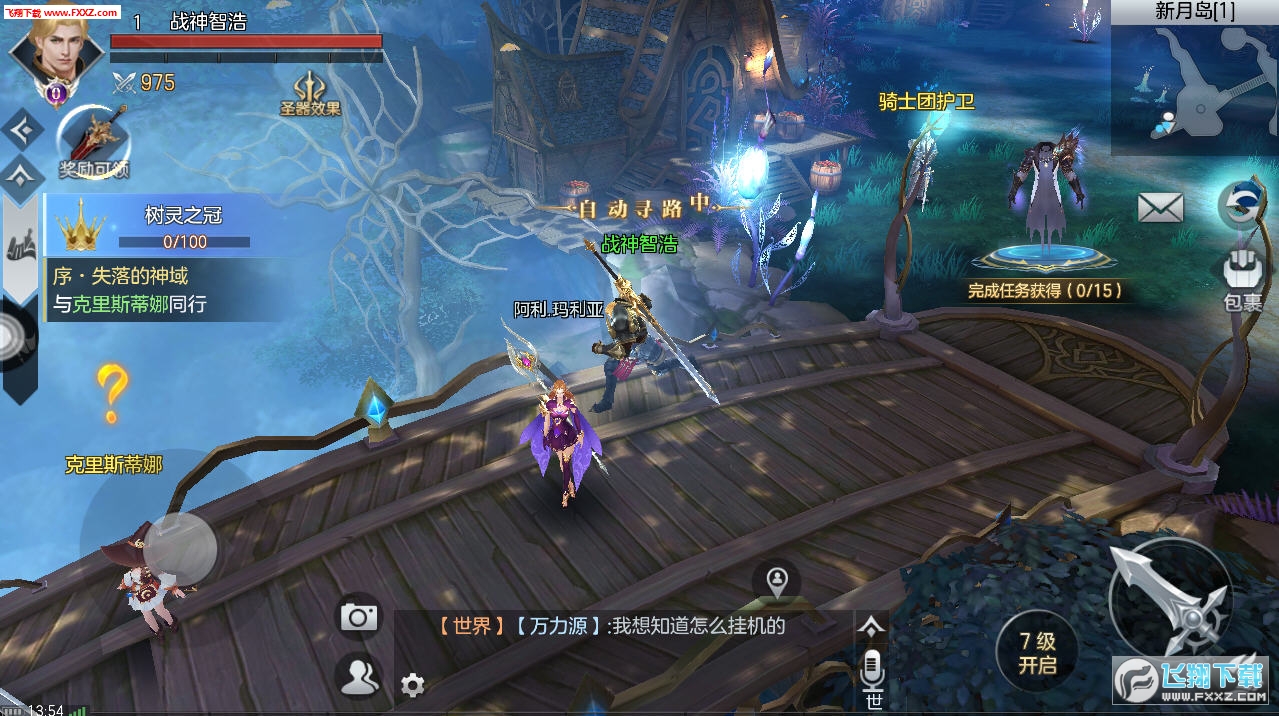This screenshot has width=1279, height=716.
Task: Collapse the left panel diamond arrow
Action: click(x=22, y=129)
